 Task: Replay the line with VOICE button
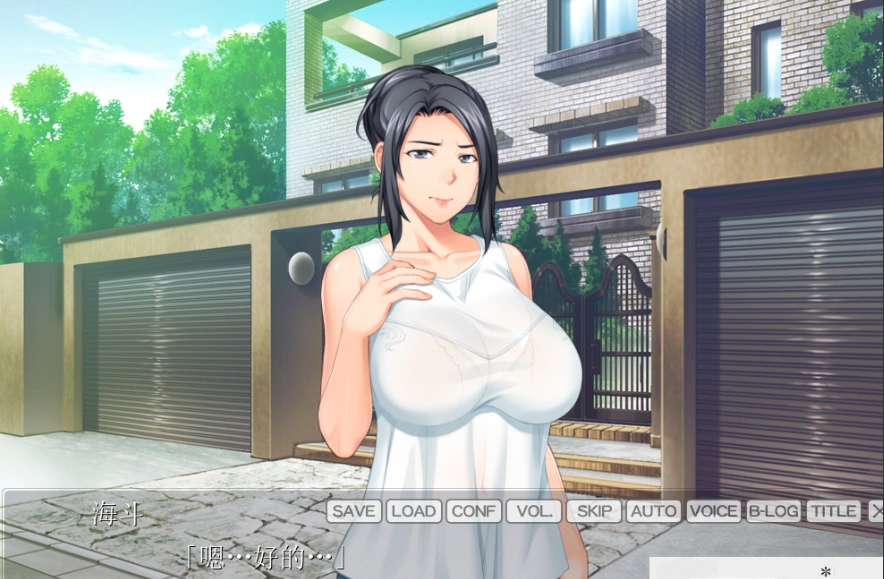[x=713, y=511]
